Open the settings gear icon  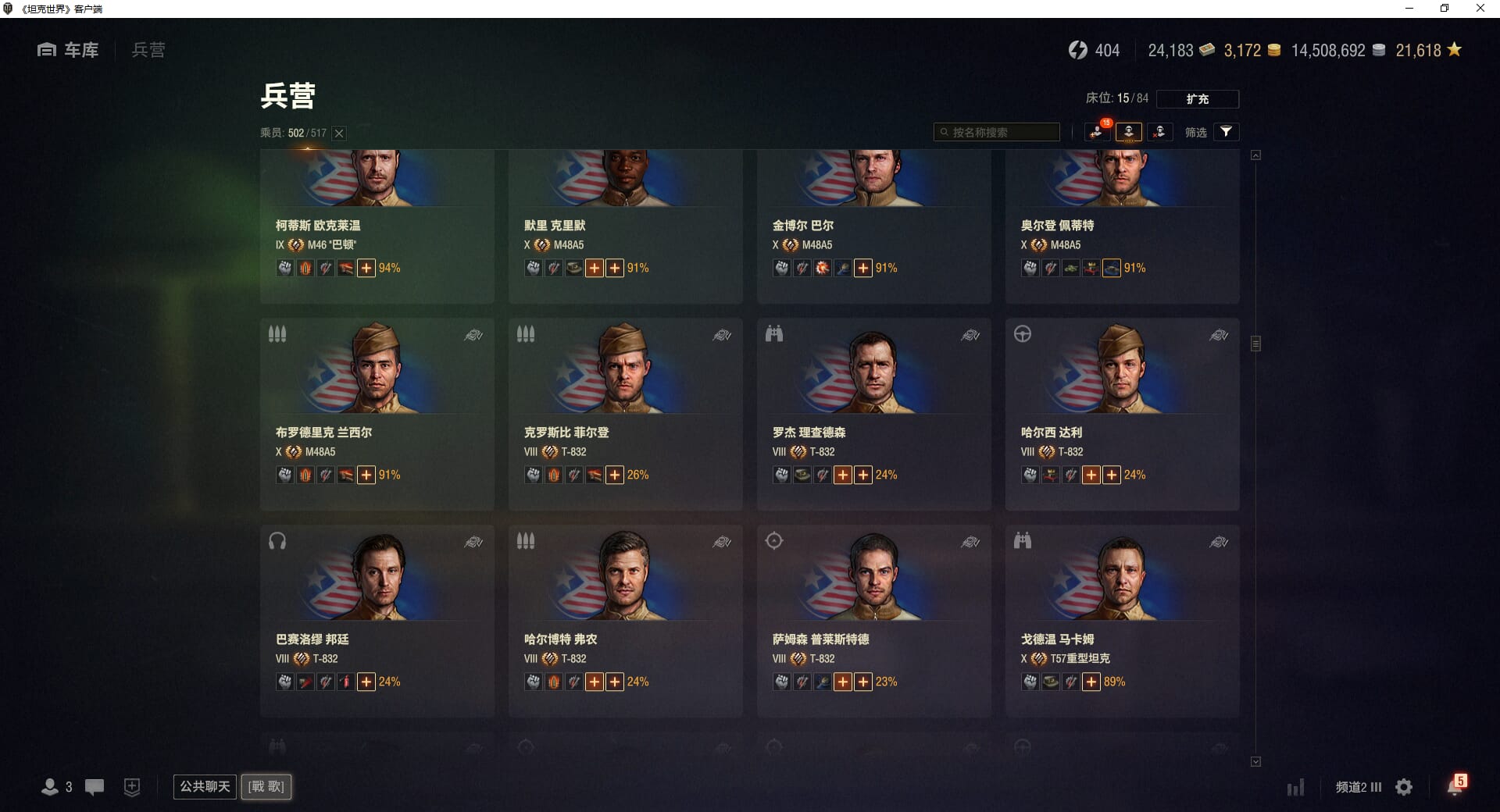[1404, 787]
